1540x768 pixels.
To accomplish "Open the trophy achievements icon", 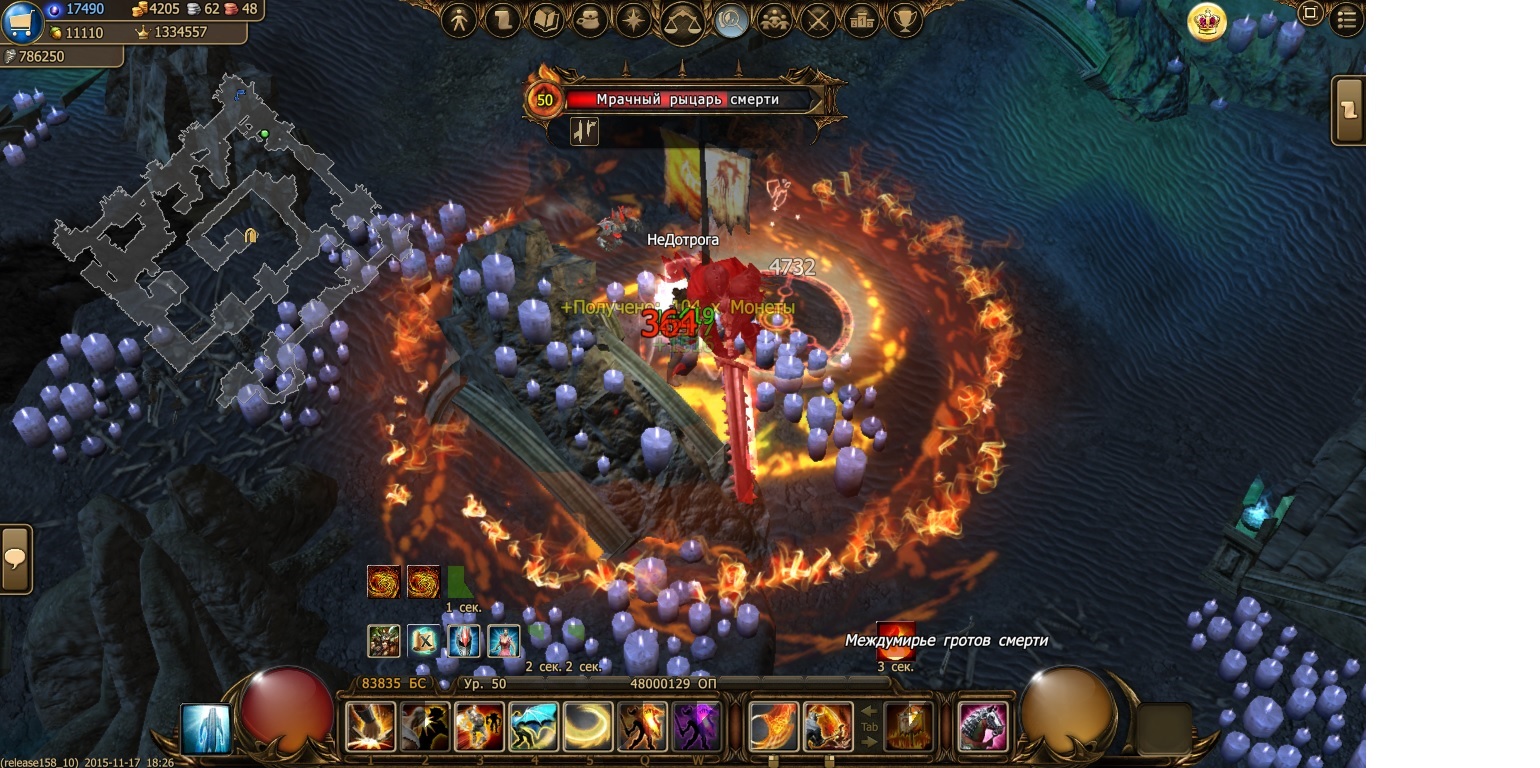I will click(x=905, y=20).
